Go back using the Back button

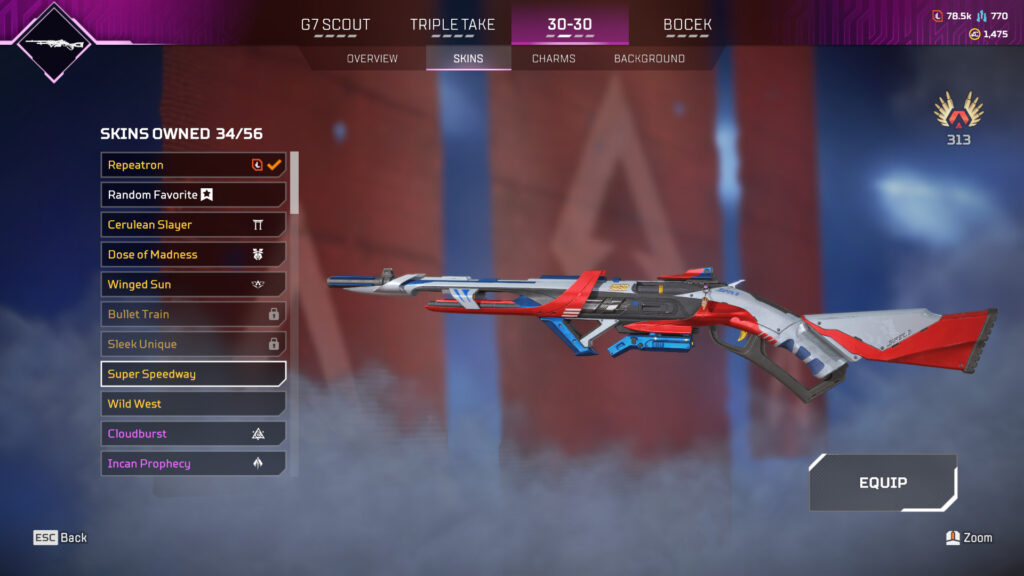[x=61, y=538]
